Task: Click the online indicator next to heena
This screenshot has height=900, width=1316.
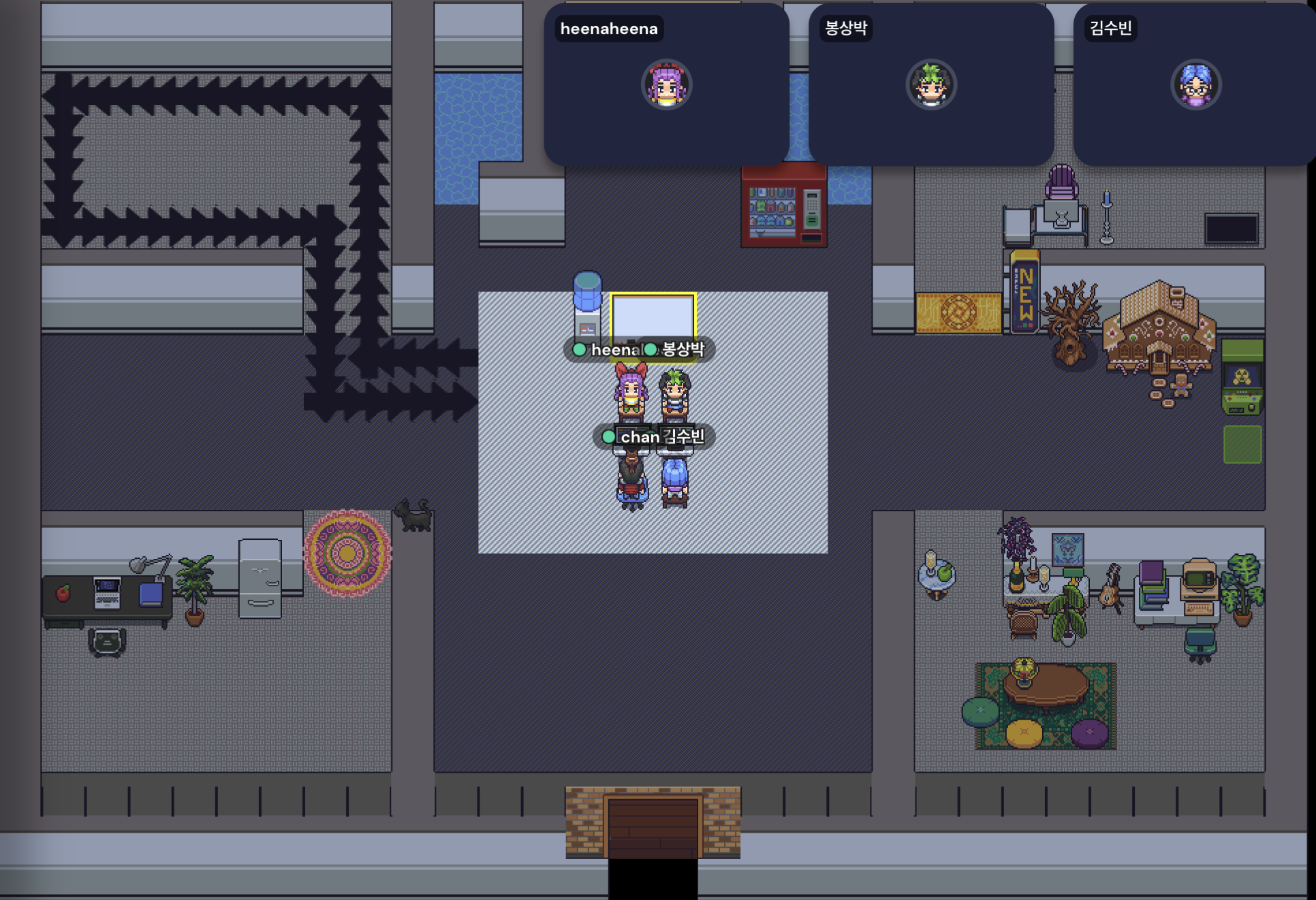Action: tap(580, 350)
